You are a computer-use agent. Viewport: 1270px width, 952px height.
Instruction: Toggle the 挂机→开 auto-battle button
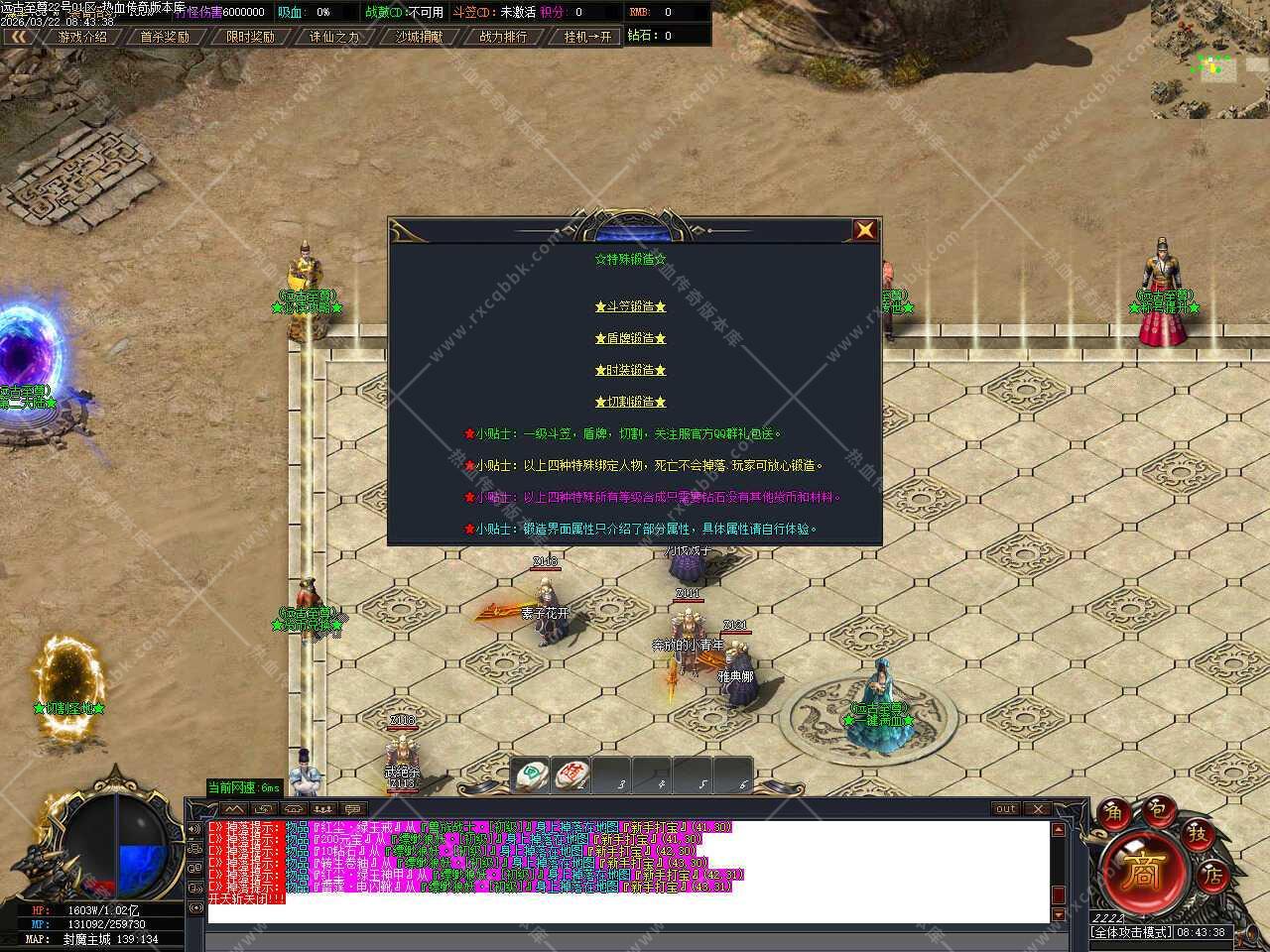tap(588, 37)
